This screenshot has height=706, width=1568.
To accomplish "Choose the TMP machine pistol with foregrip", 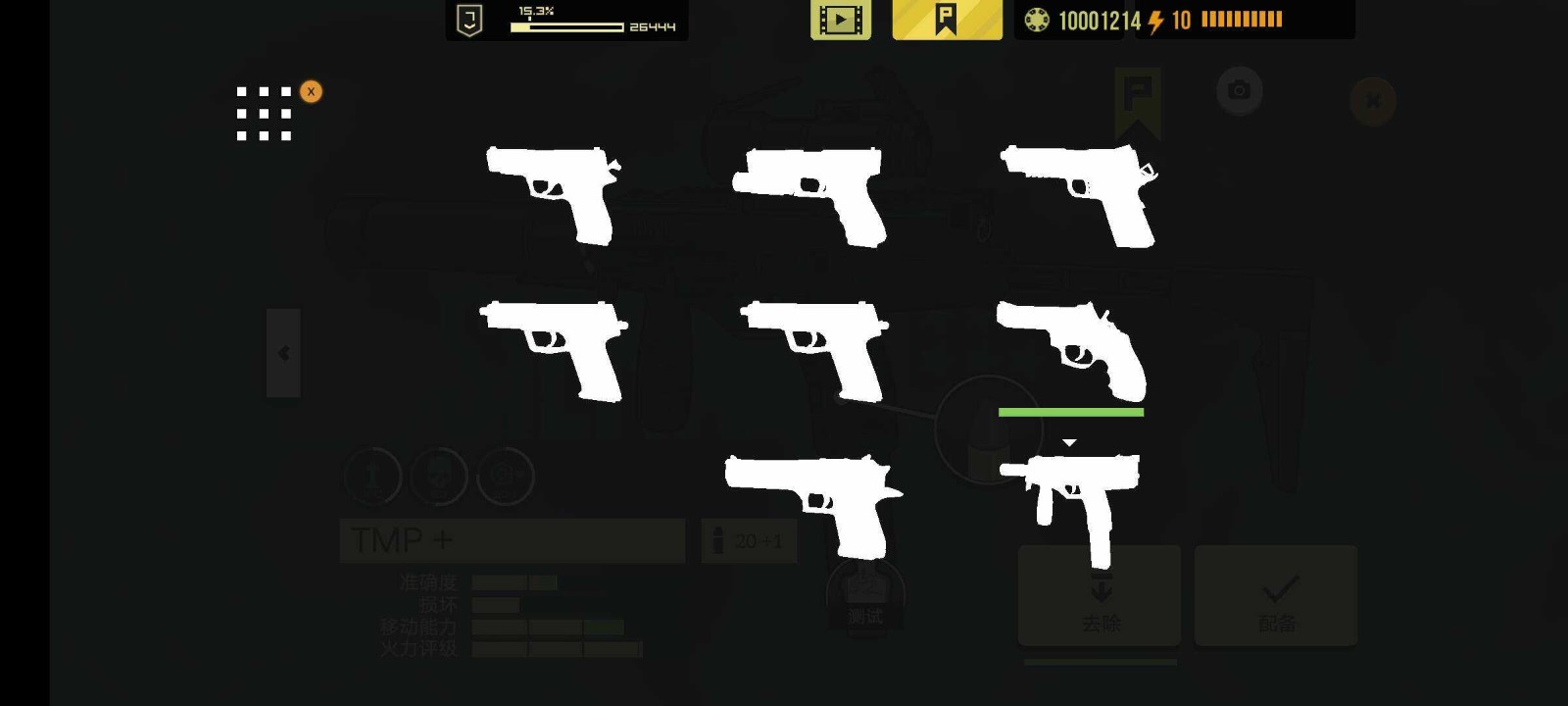I will [1072, 500].
